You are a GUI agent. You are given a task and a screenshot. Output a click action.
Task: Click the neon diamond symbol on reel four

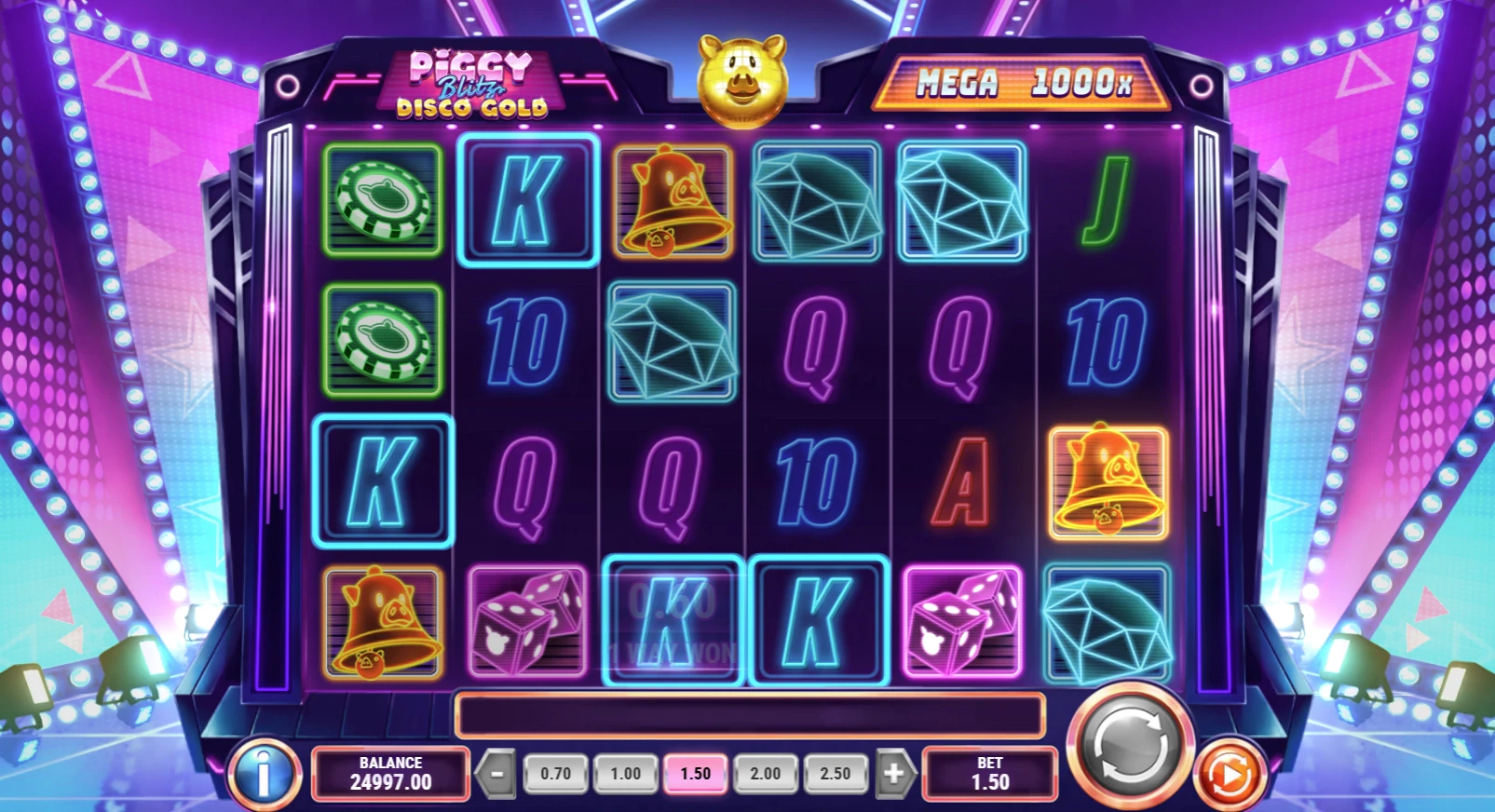pos(818,202)
